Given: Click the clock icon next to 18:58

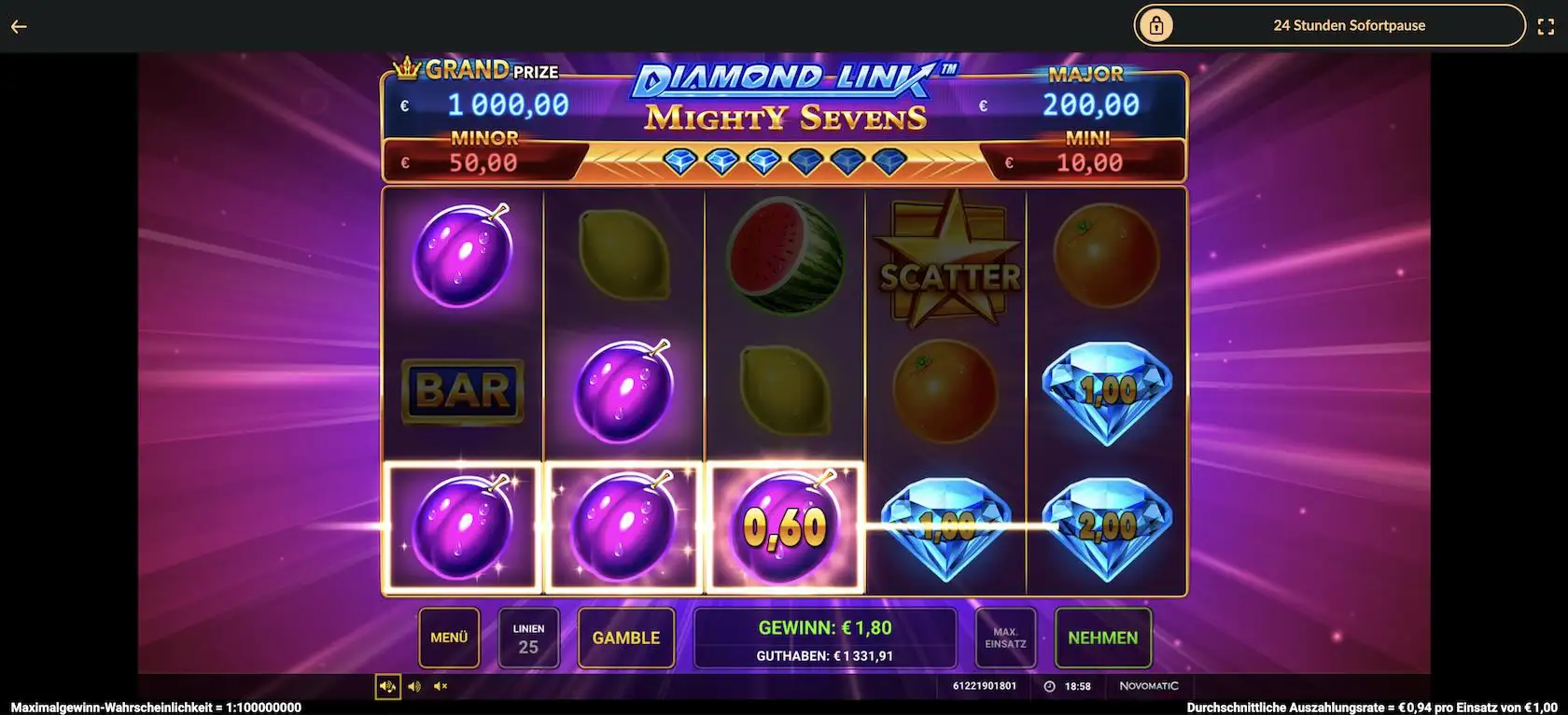Looking at the screenshot, I should [x=1047, y=685].
